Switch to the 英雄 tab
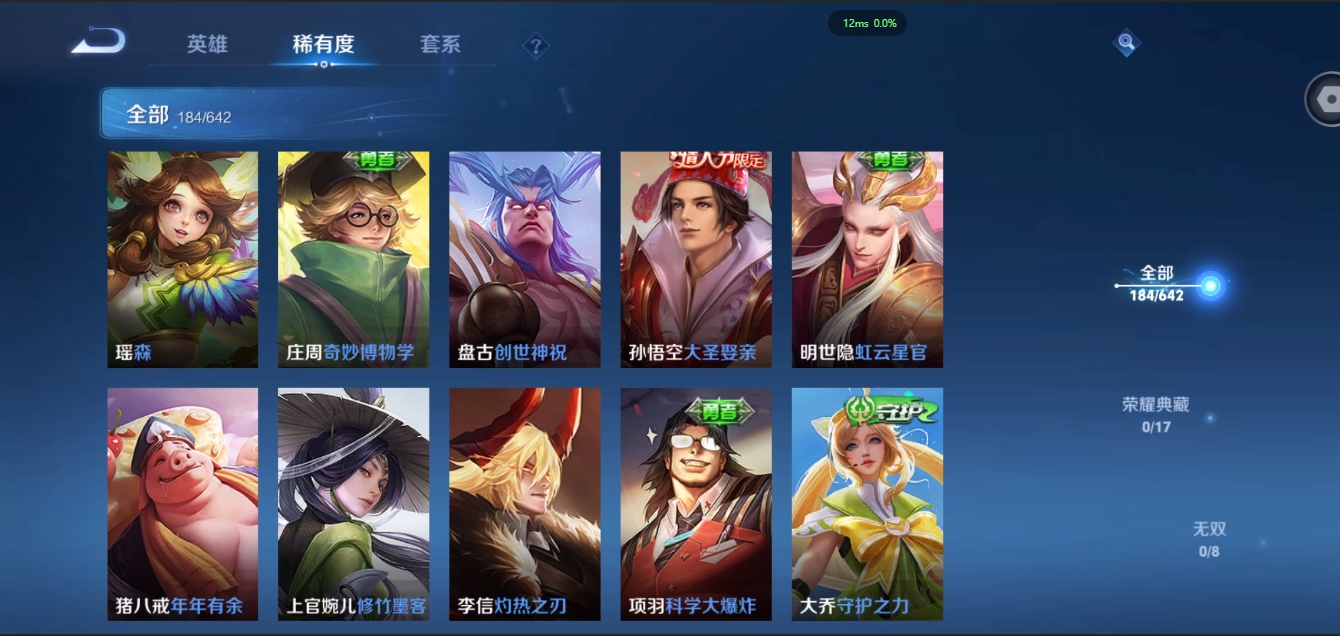1340x636 pixels. pyautogui.click(x=207, y=45)
